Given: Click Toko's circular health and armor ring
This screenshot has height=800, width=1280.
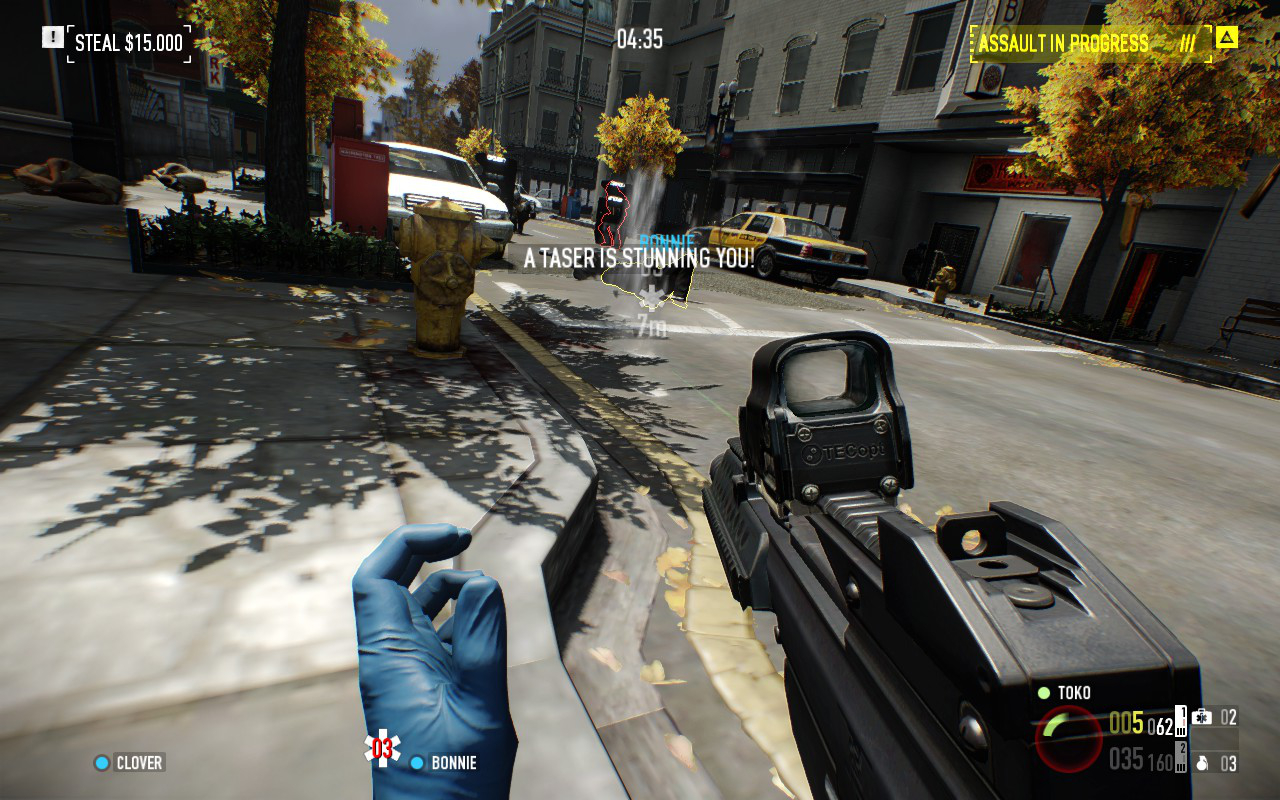Looking at the screenshot, I should tap(1069, 739).
